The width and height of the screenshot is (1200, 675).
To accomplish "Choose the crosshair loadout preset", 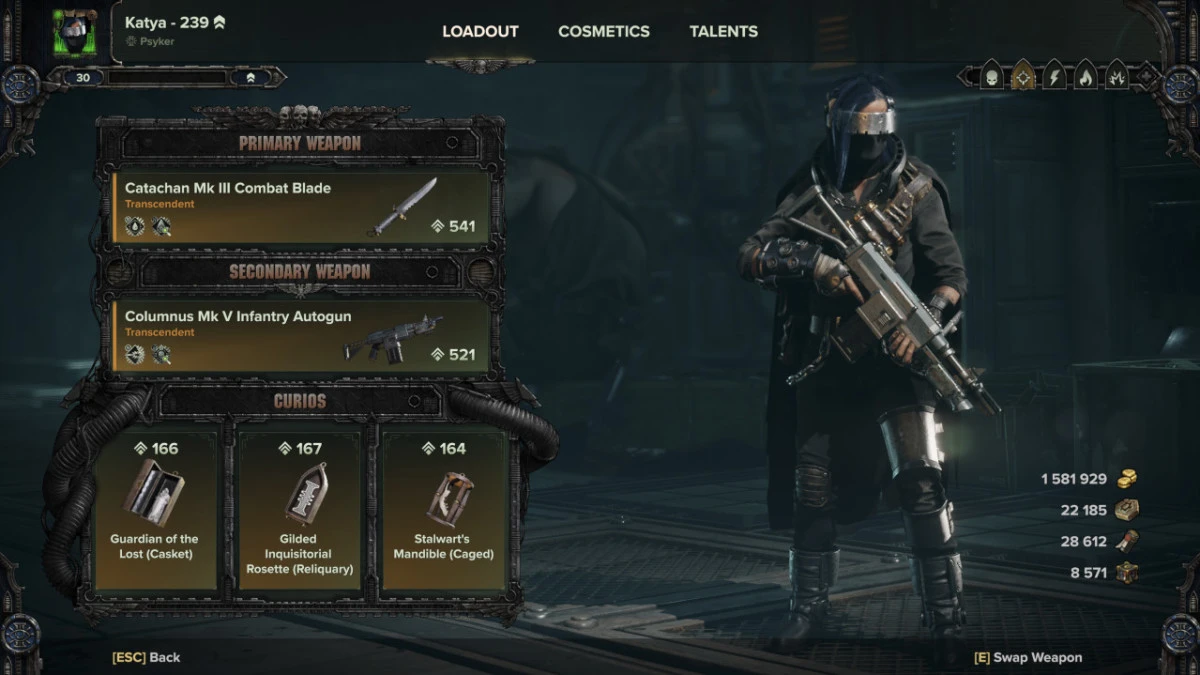I will coord(1023,76).
